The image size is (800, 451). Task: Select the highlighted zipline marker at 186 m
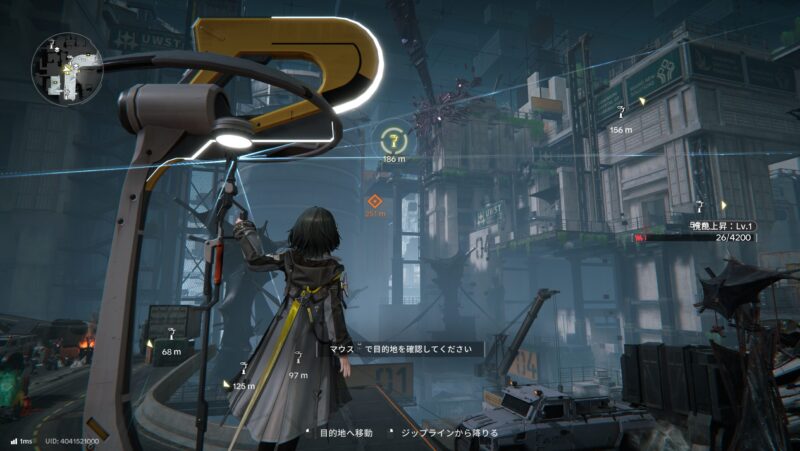[394, 141]
